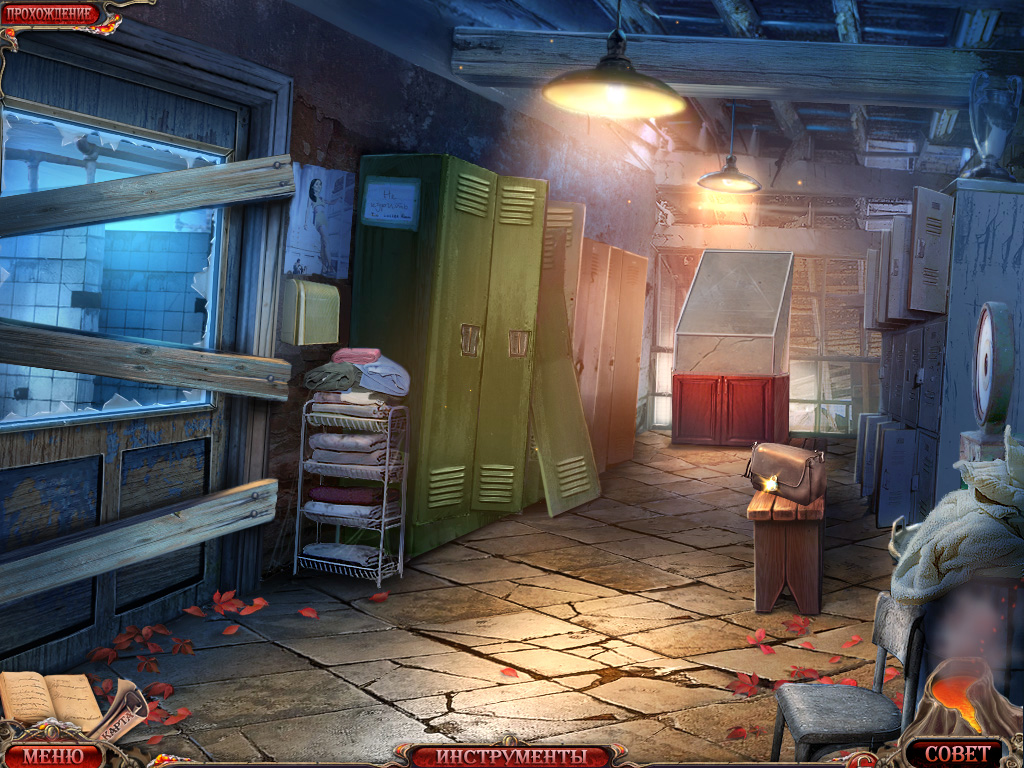Open the journal book

(50, 697)
